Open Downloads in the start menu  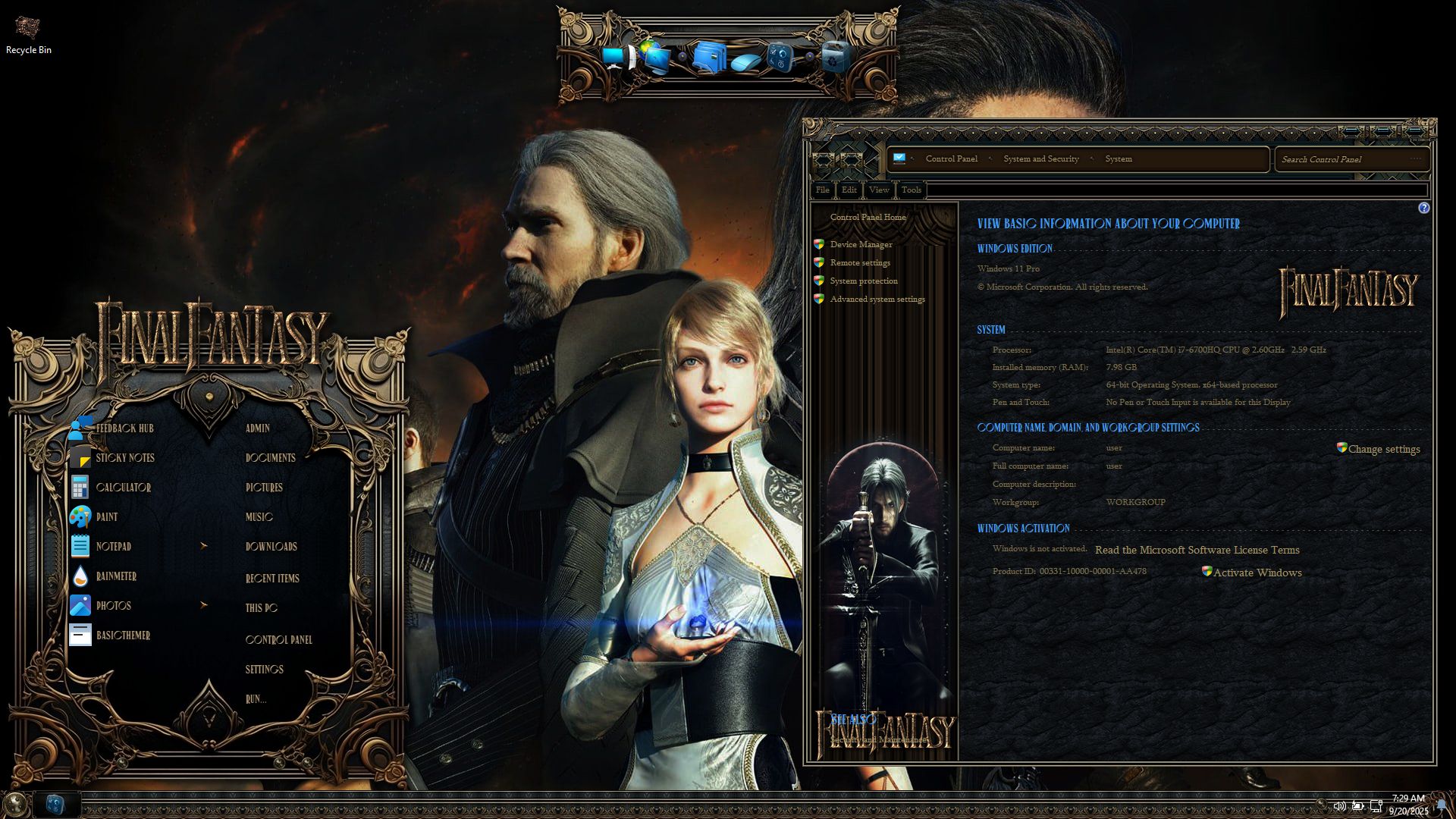click(x=271, y=547)
